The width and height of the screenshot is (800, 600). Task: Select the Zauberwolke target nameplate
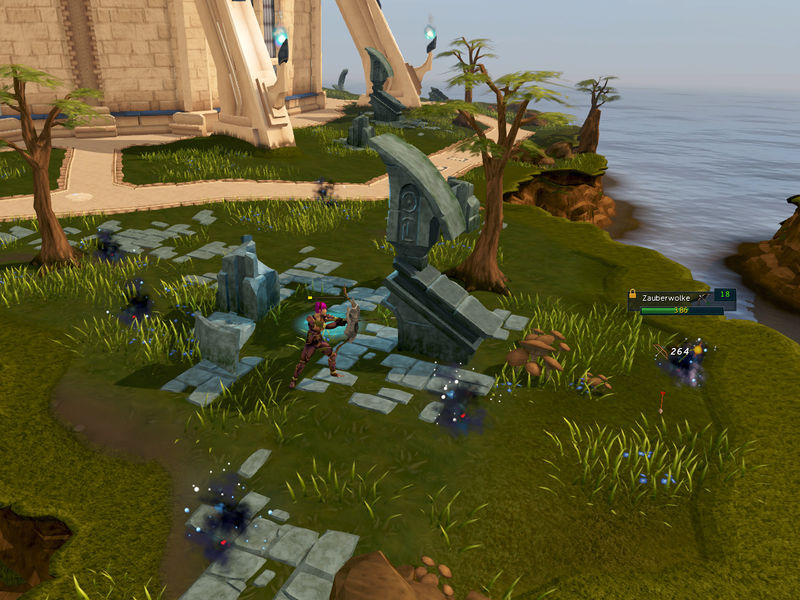coord(668,297)
